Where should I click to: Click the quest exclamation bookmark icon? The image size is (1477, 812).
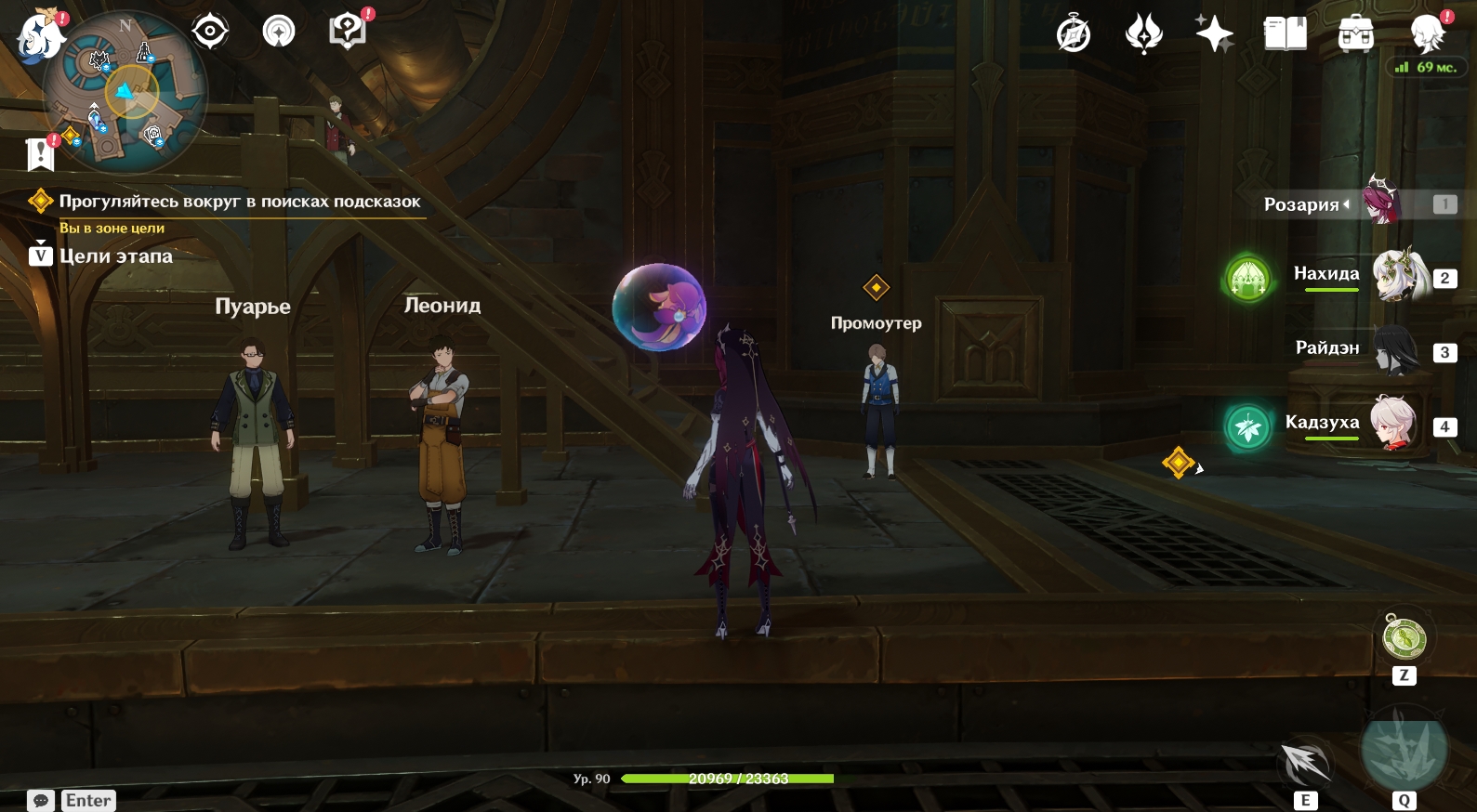pyautogui.click(x=40, y=153)
